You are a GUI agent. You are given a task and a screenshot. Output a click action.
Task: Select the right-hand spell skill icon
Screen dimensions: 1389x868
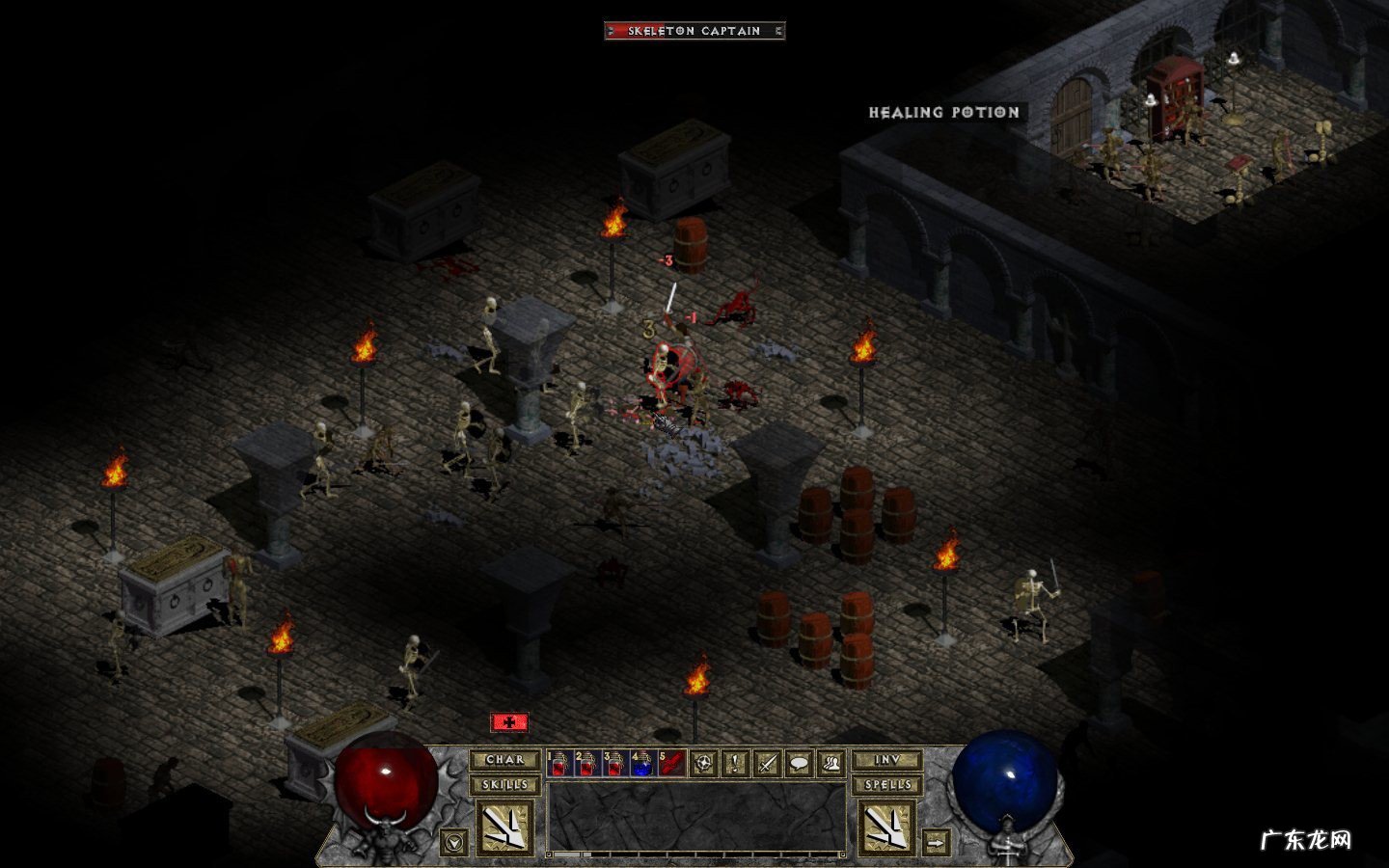tap(887, 827)
